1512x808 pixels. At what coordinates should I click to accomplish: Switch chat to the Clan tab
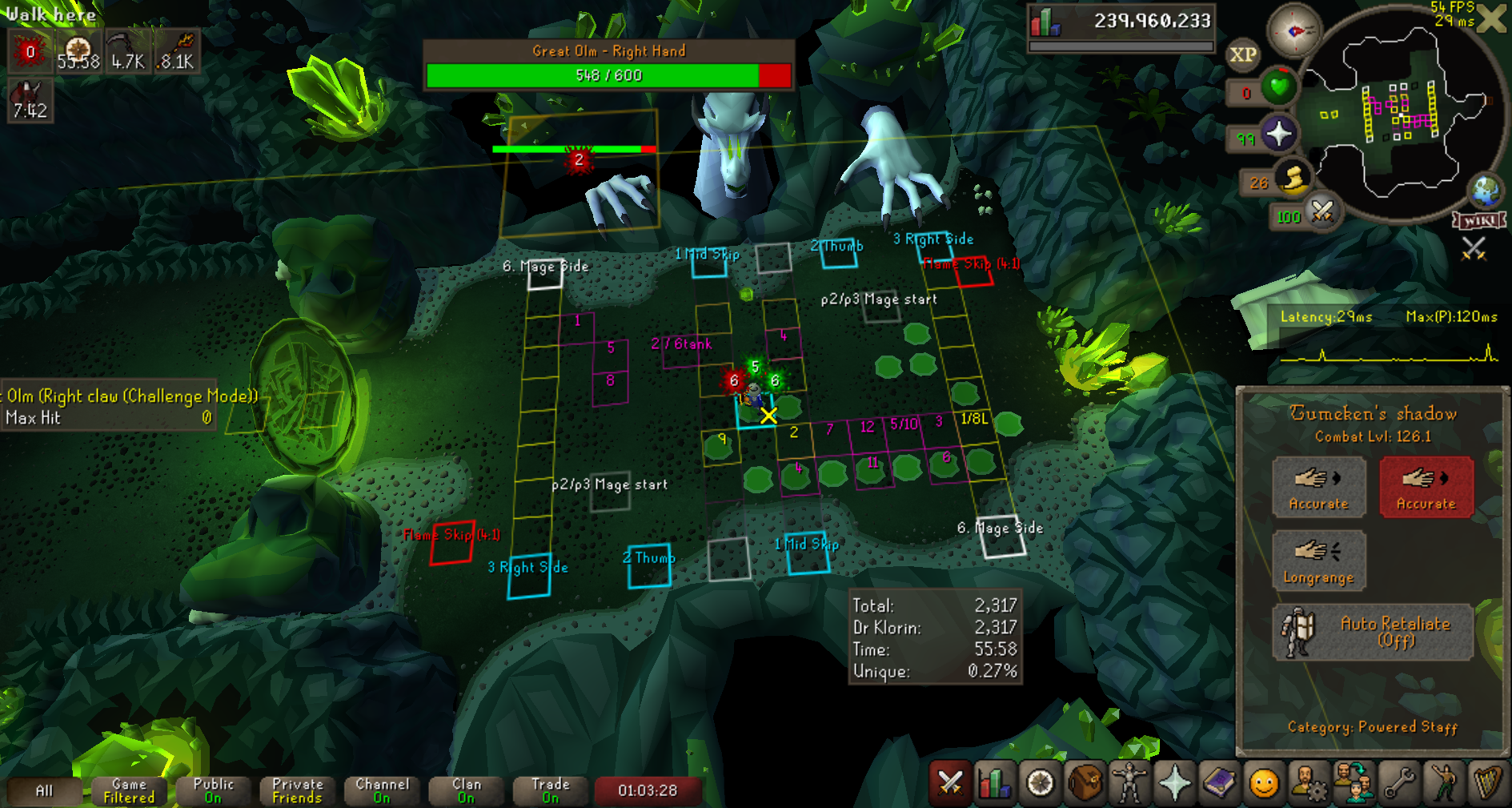coord(467,790)
